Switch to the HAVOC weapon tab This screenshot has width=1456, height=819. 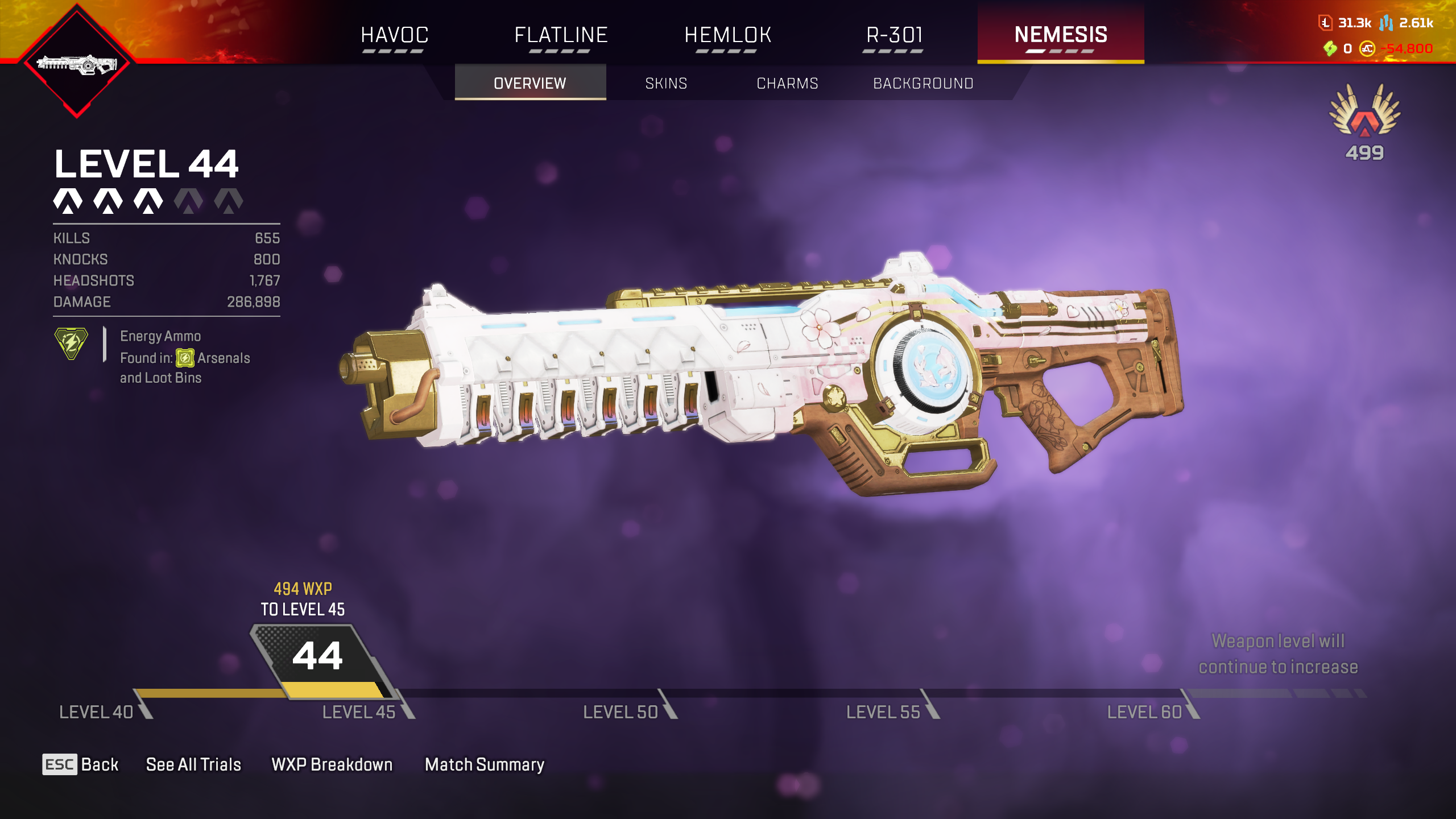(x=394, y=35)
